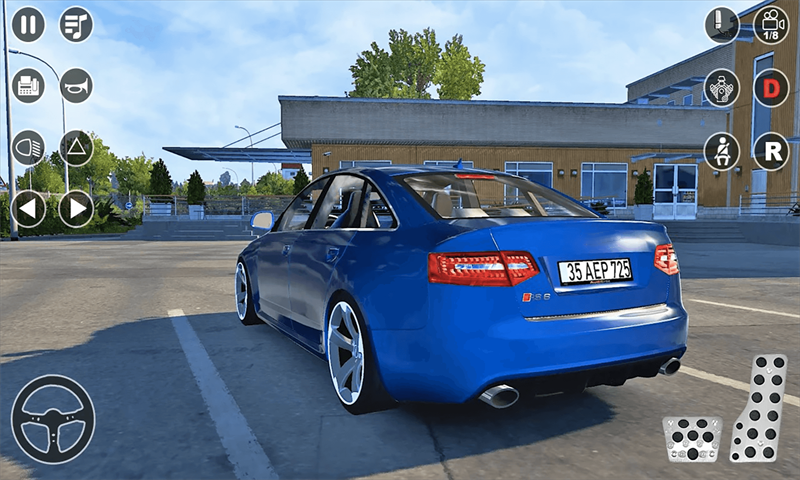
Task: Tap the wide brake pedal
Action: click(x=692, y=439)
